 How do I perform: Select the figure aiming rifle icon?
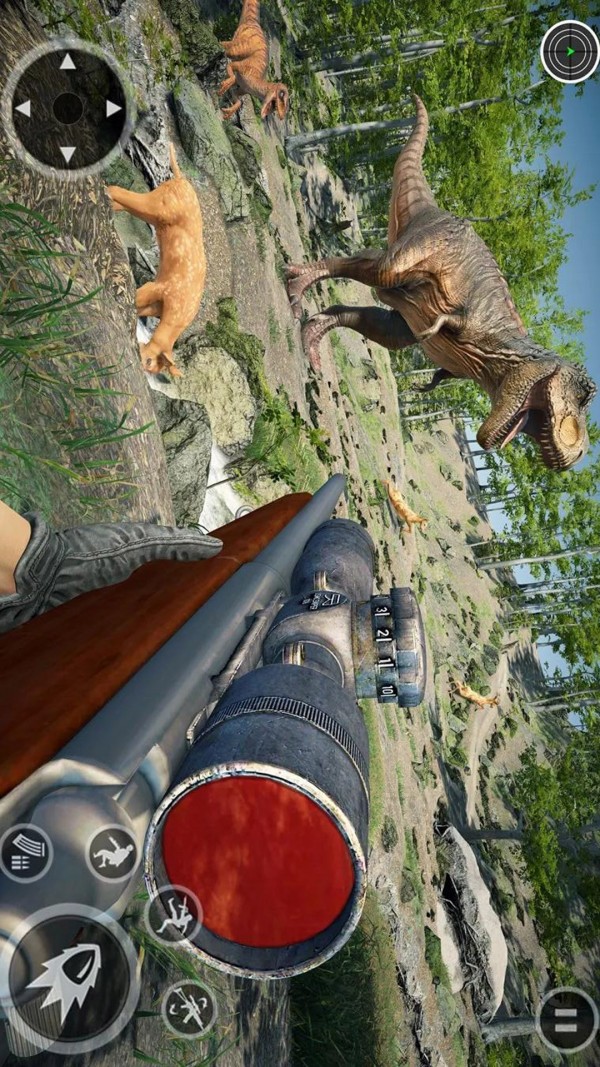click(174, 914)
